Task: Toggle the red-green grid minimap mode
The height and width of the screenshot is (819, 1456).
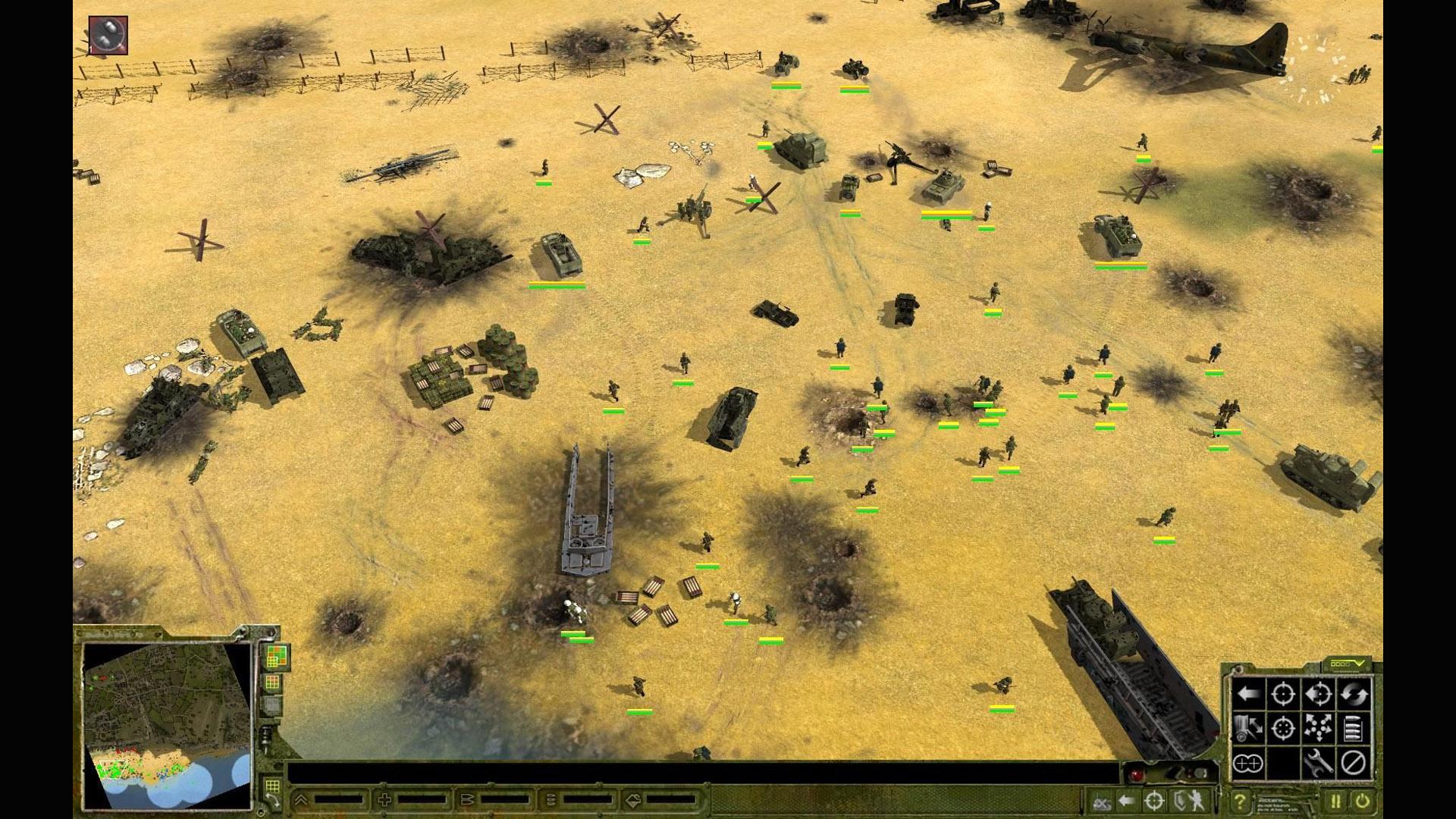Action: [277, 657]
